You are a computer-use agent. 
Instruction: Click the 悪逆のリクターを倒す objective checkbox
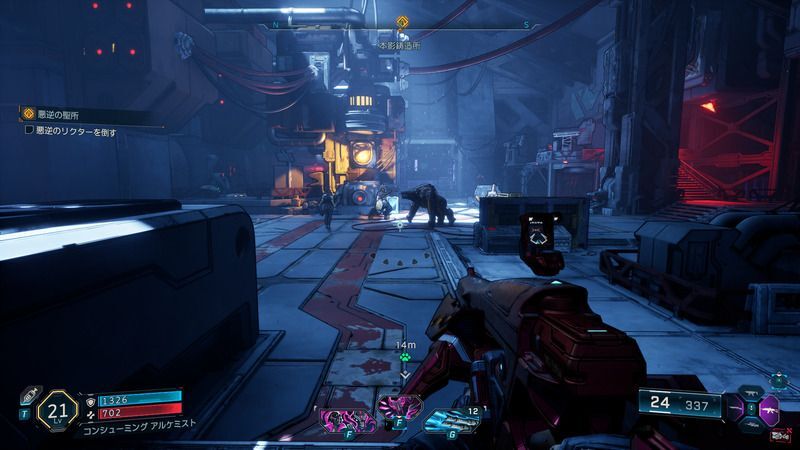[x=30, y=131]
